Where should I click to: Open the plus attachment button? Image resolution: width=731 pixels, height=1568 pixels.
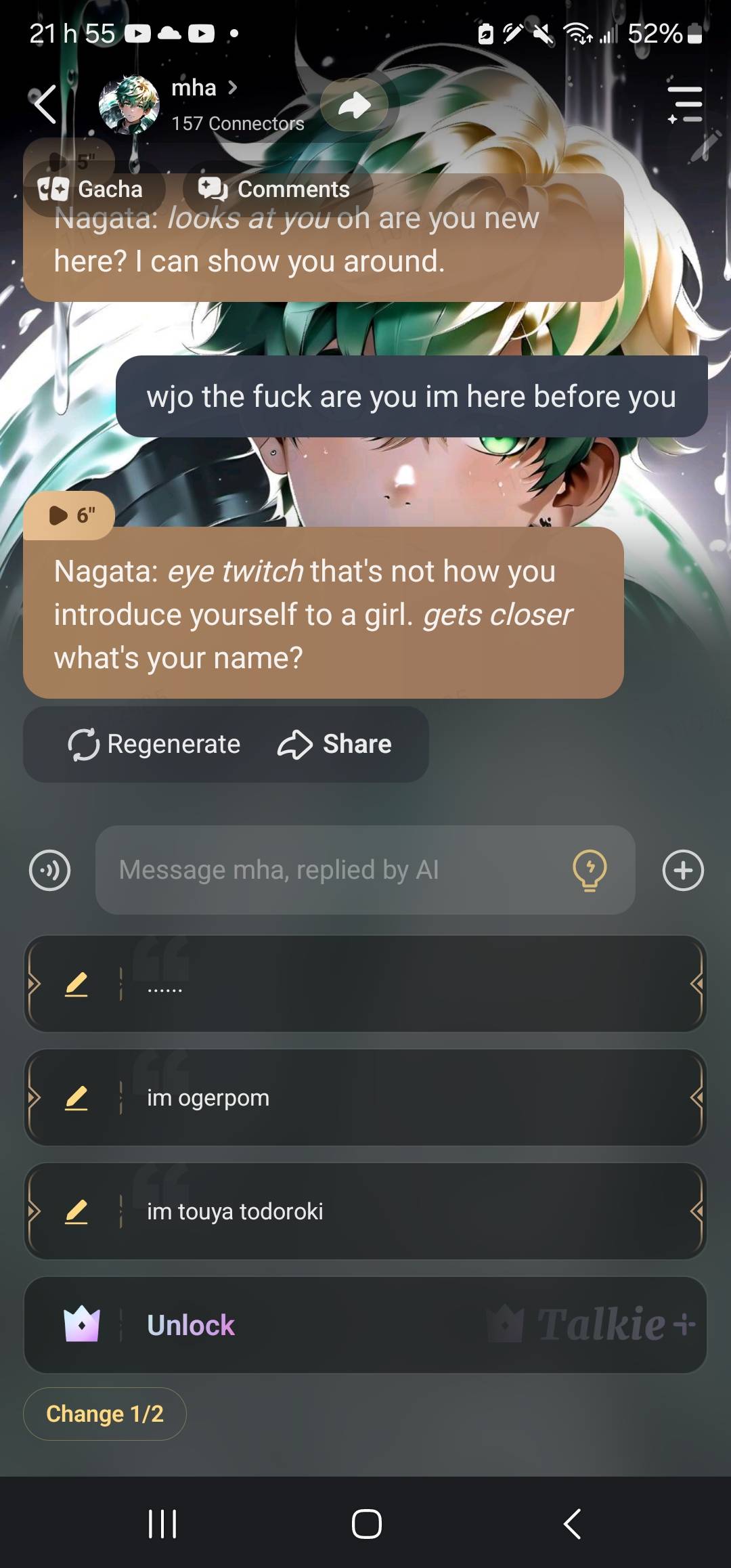coord(683,870)
